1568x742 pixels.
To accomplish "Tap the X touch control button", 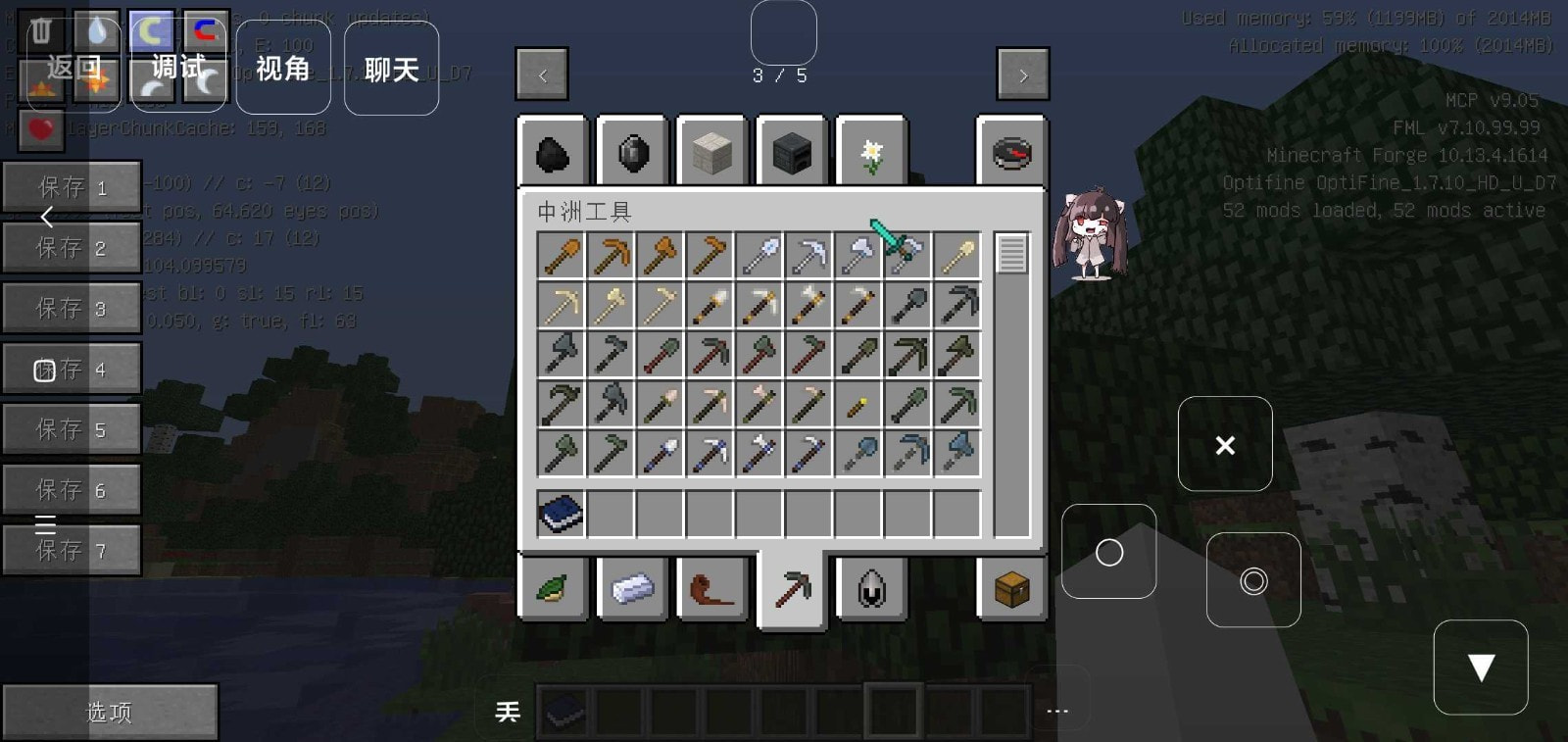I will [1225, 445].
